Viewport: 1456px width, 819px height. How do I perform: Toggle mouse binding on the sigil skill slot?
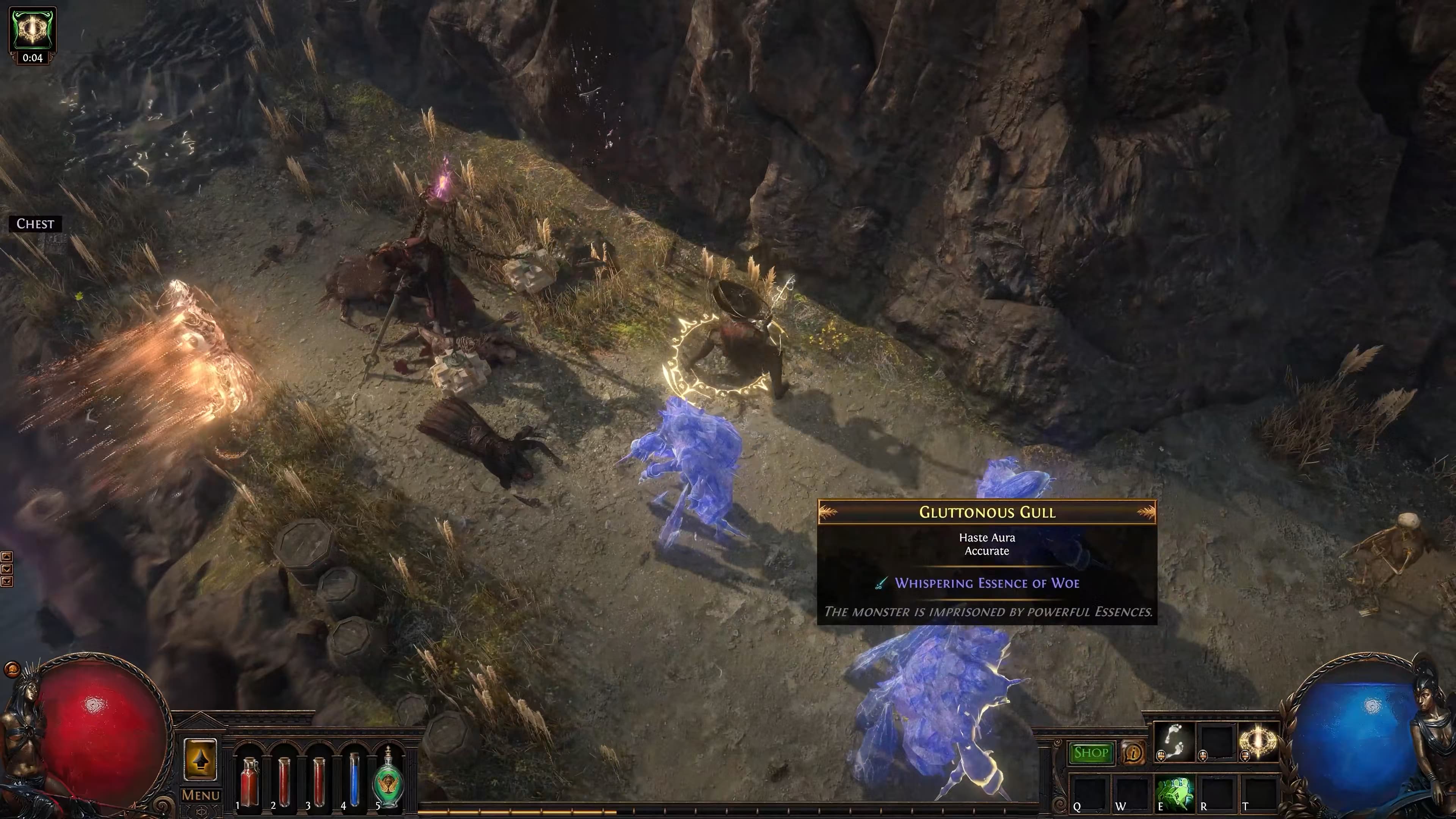1246,756
